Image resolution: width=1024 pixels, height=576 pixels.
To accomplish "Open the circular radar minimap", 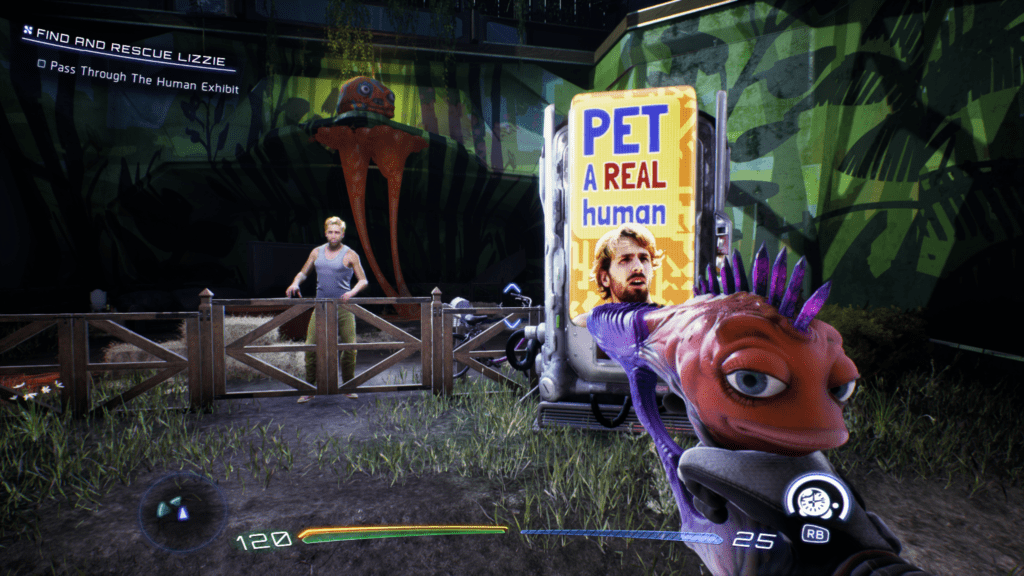I will point(182,511).
